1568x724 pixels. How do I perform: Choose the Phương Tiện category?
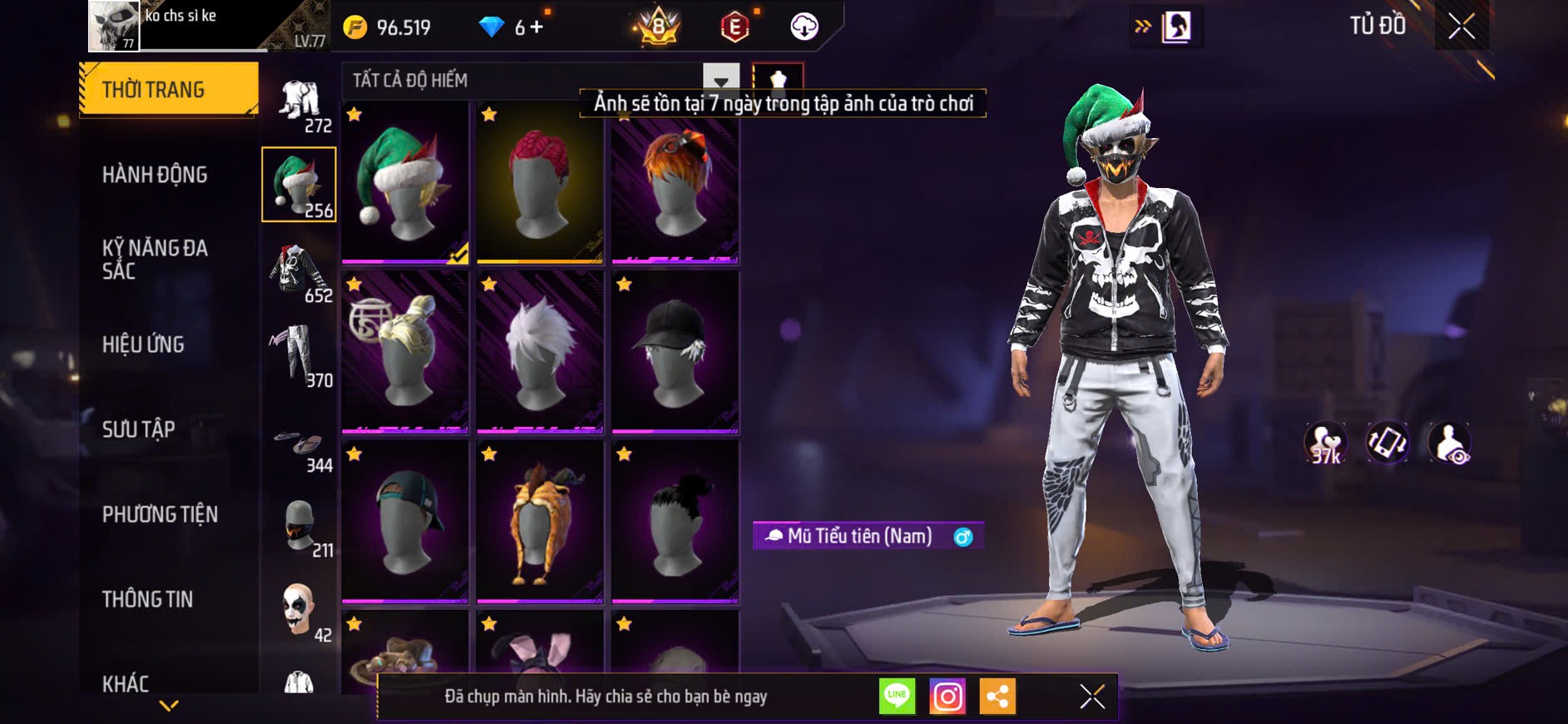tap(160, 514)
